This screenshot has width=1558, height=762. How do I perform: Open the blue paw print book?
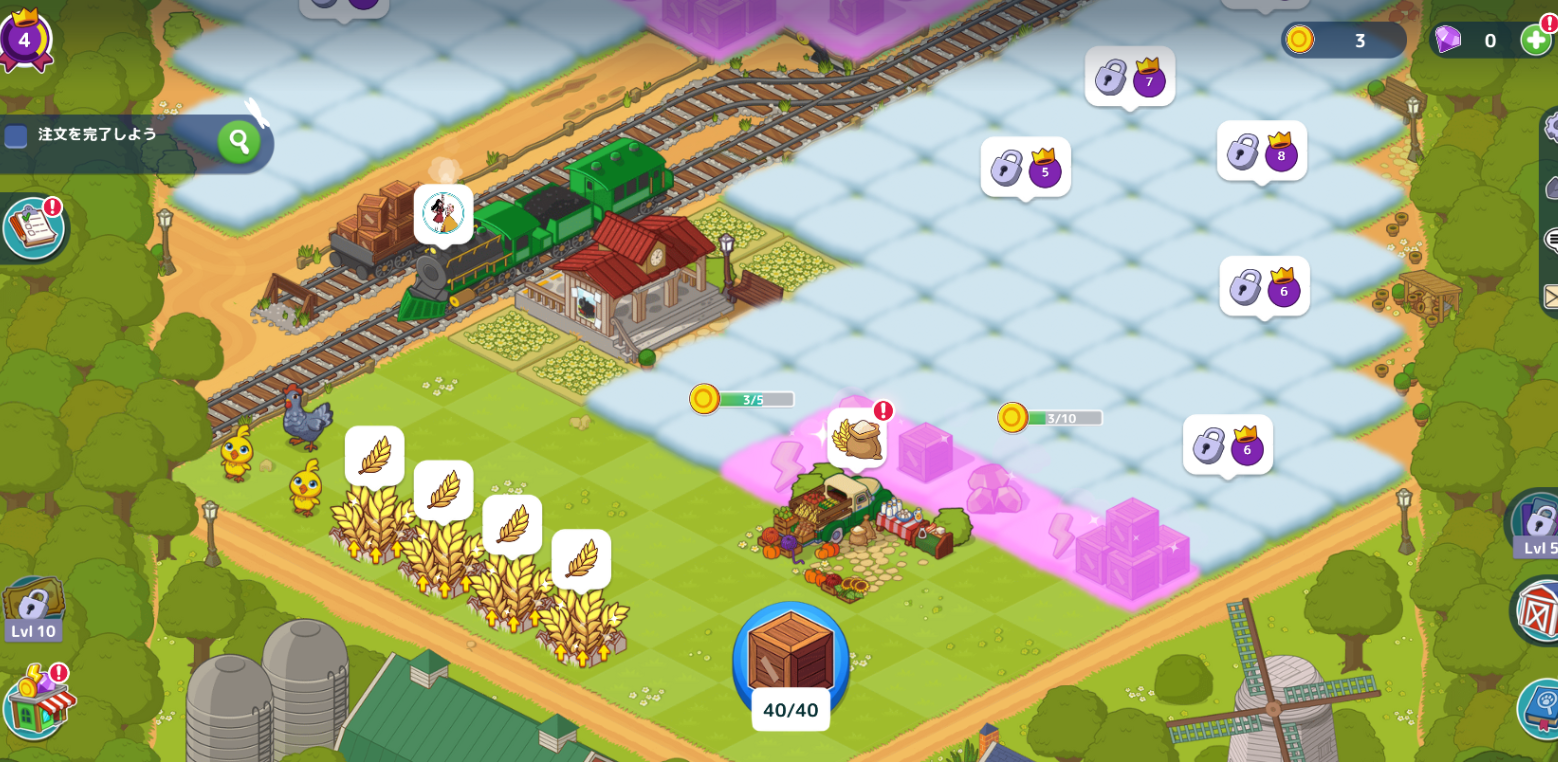[1539, 707]
